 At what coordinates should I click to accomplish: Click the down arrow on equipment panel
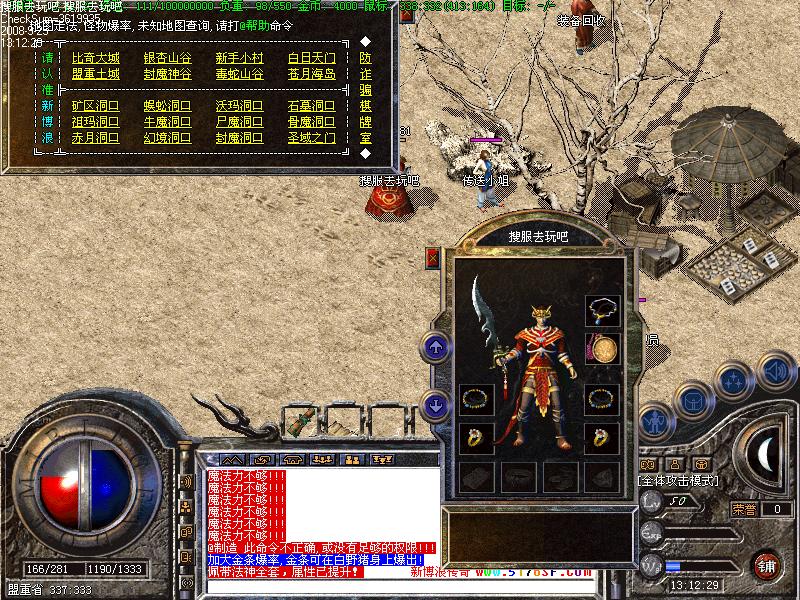435,405
